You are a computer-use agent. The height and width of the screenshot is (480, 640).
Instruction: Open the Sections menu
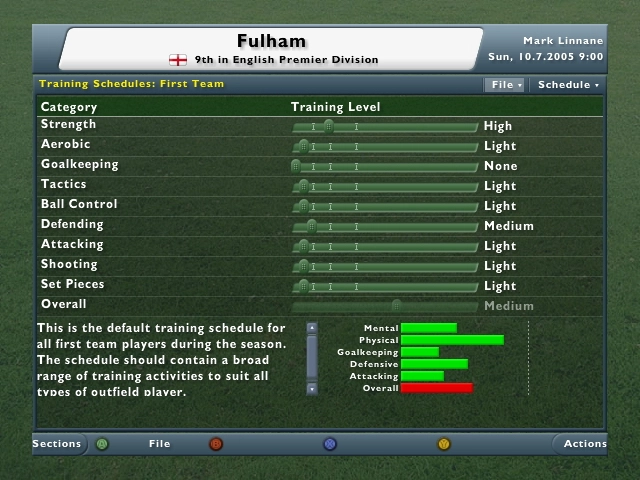point(56,444)
